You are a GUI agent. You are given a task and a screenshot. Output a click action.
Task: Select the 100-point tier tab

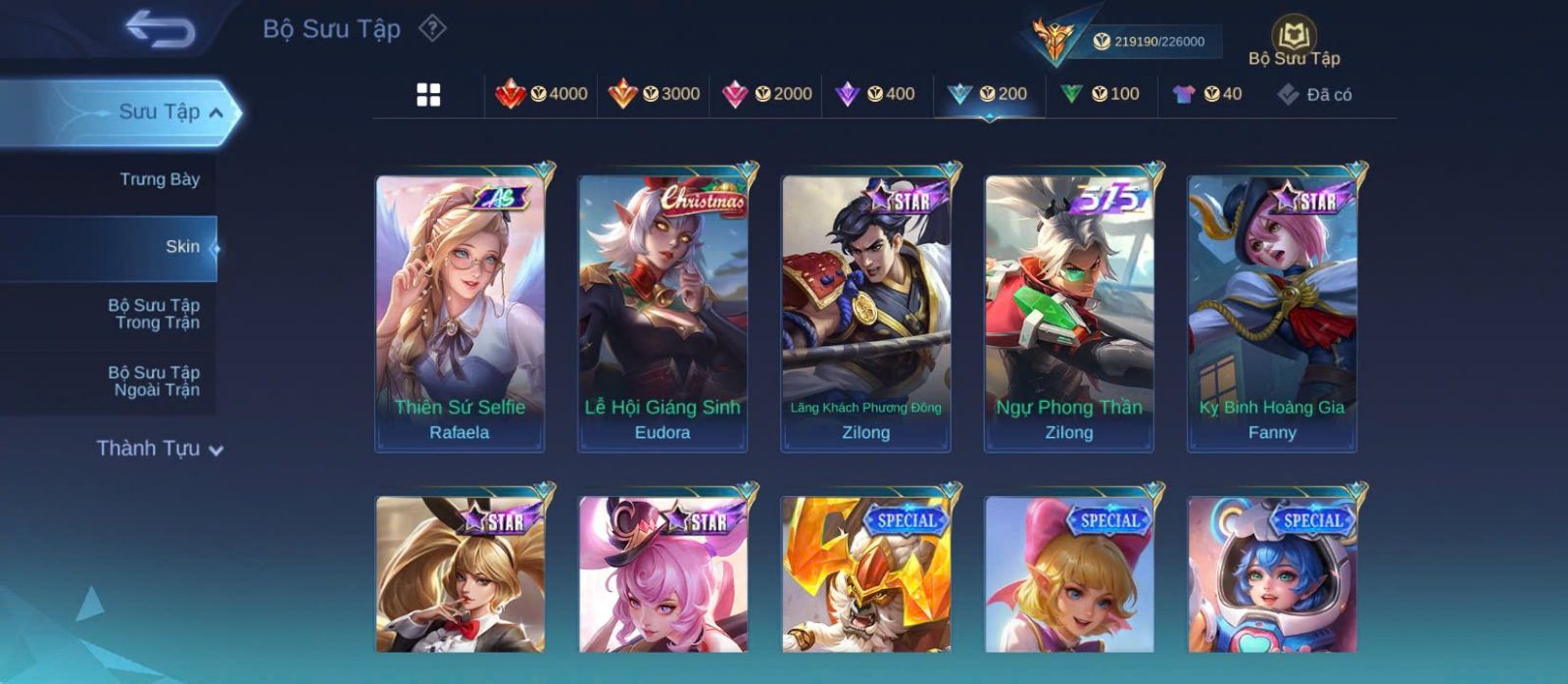(x=1101, y=94)
